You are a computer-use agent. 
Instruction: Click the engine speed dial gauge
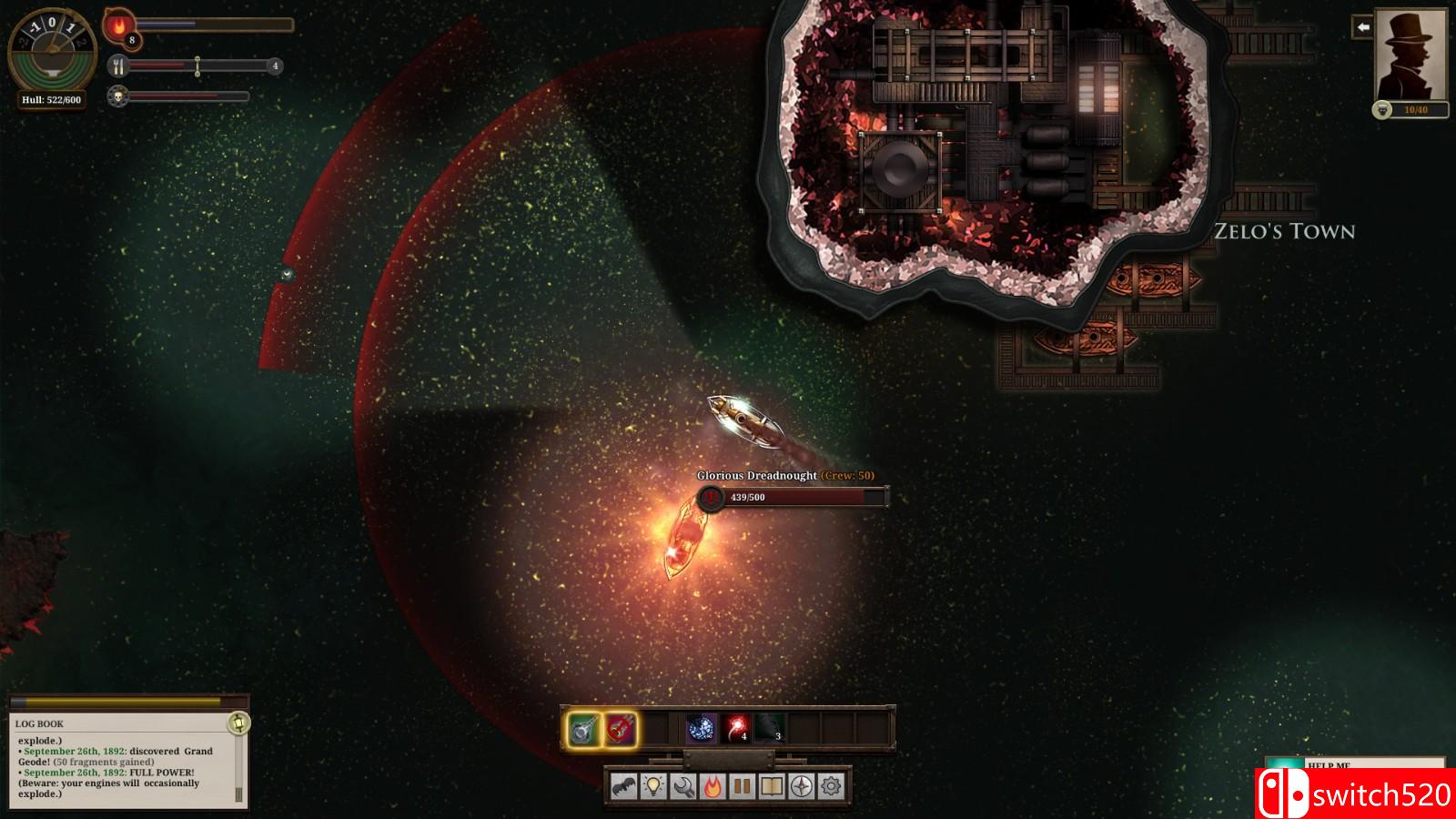[52, 51]
